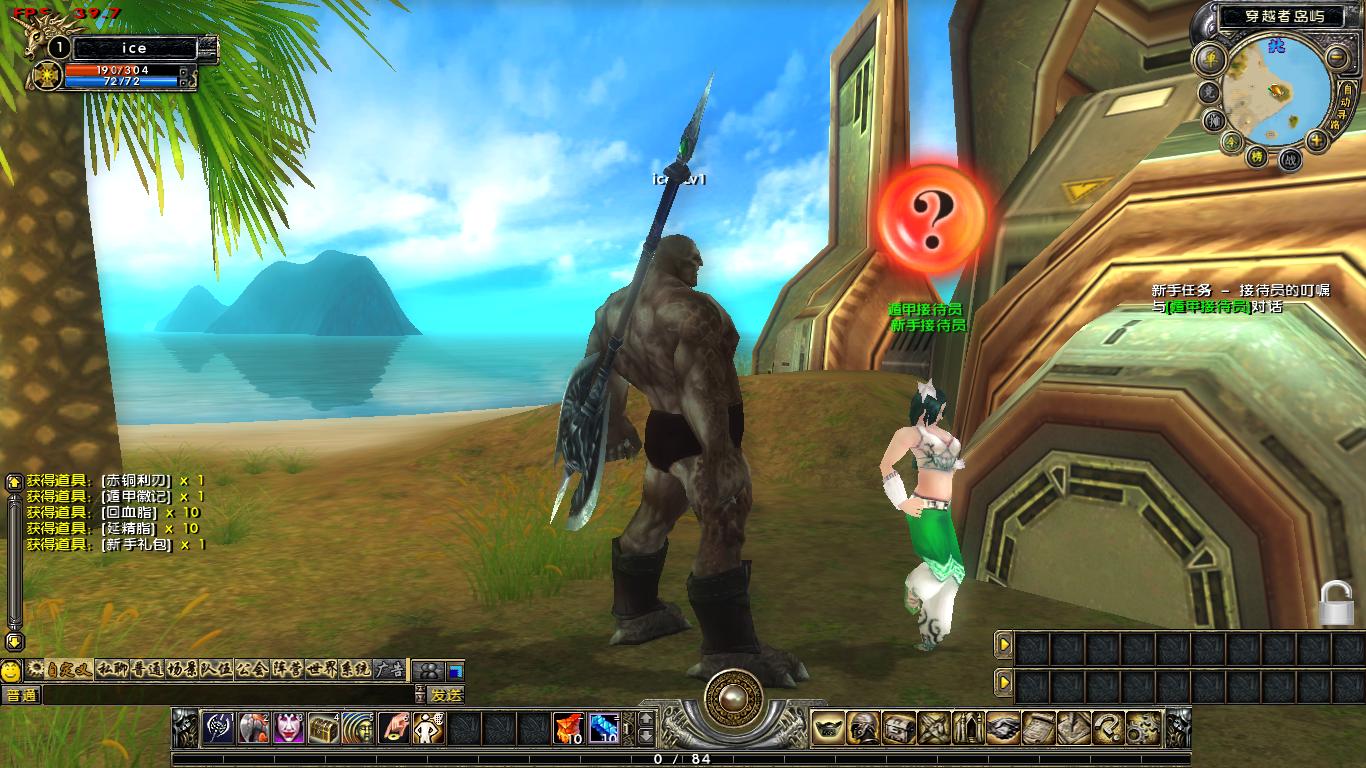Click the 战 button below the minimap
Viewport: 1366px width, 768px height.
[x=1290, y=158]
